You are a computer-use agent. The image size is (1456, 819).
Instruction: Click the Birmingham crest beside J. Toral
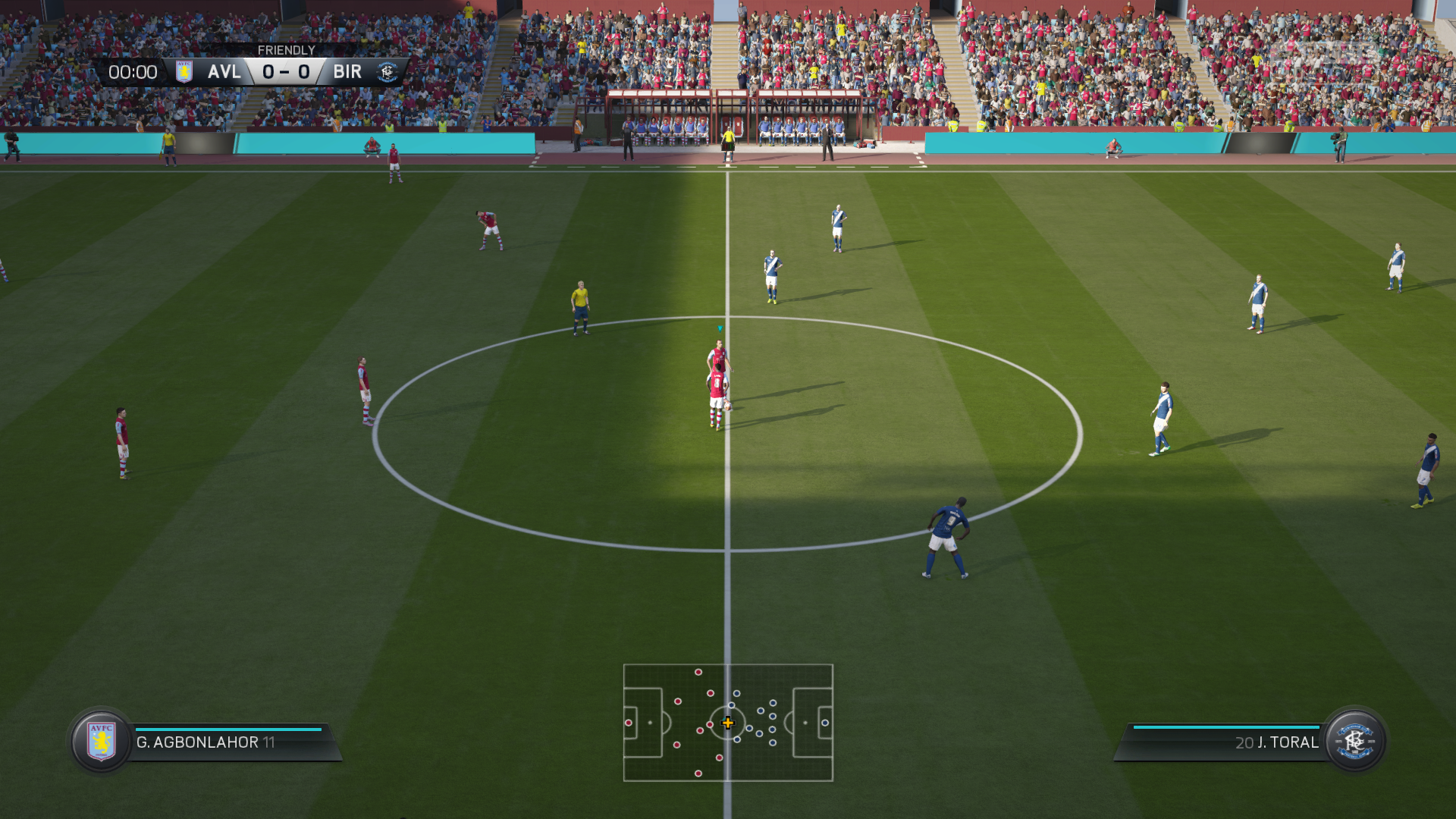pos(1354,741)
